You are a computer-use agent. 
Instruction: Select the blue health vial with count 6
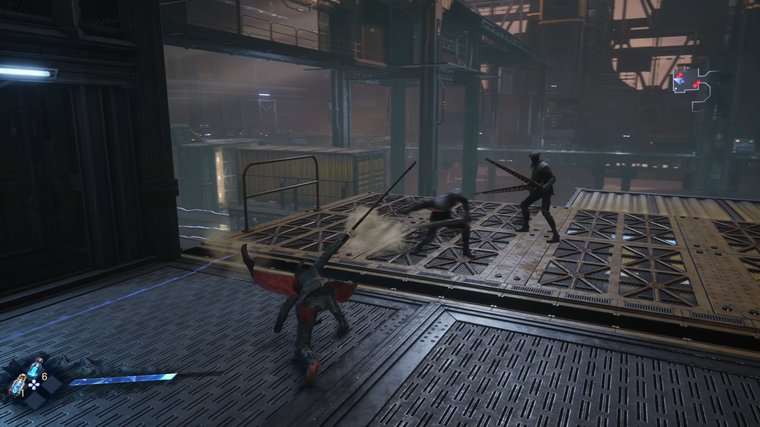pyautogui.click(x=36, y=368)
